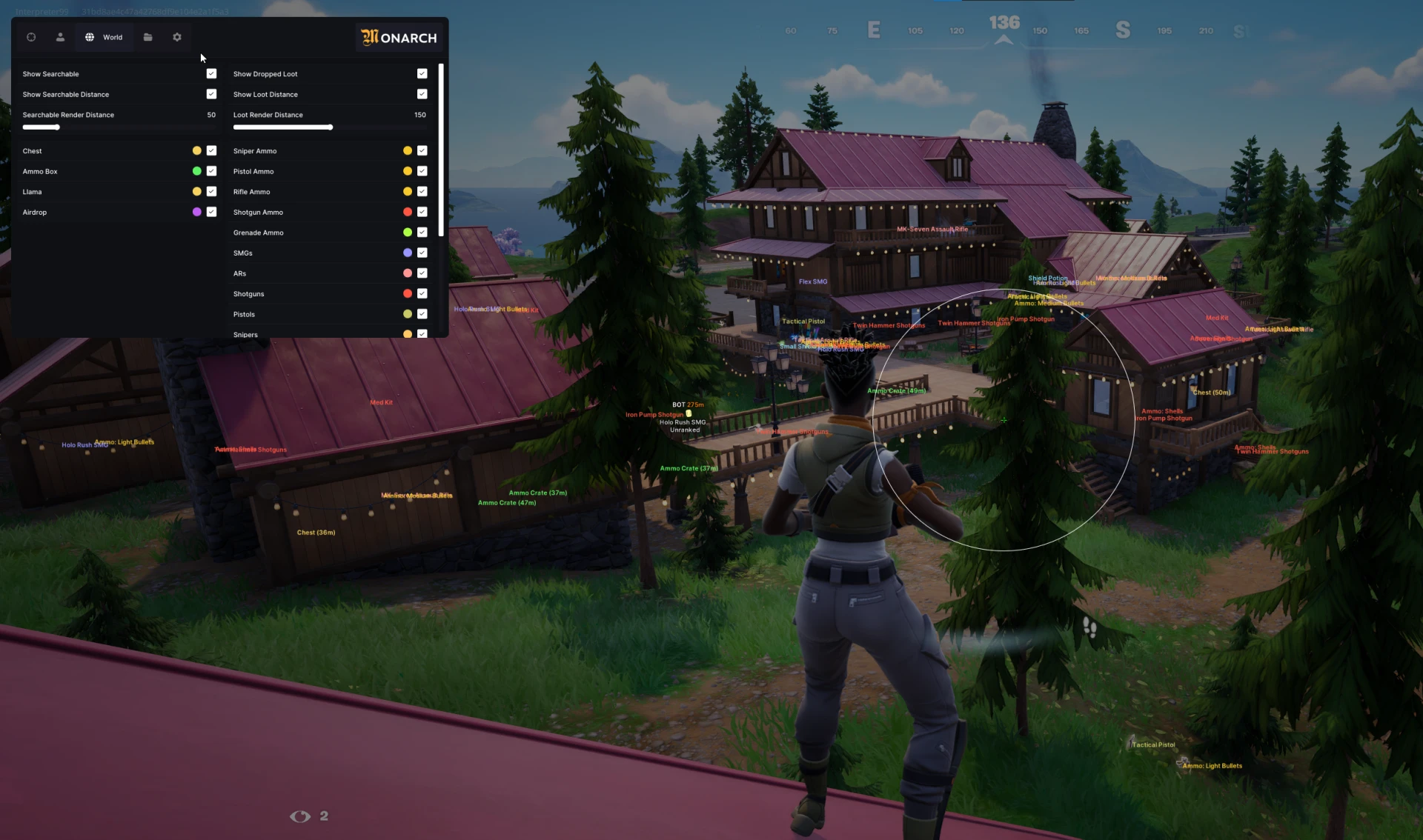
Task: Uncheck Shotgun Ammo
Action: point(422,212)
